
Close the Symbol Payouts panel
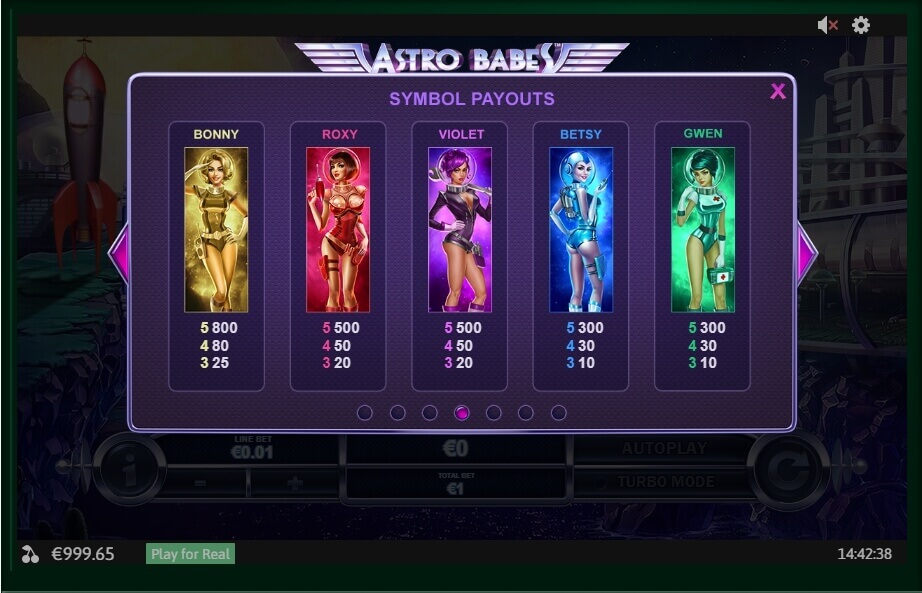(777, 92)
